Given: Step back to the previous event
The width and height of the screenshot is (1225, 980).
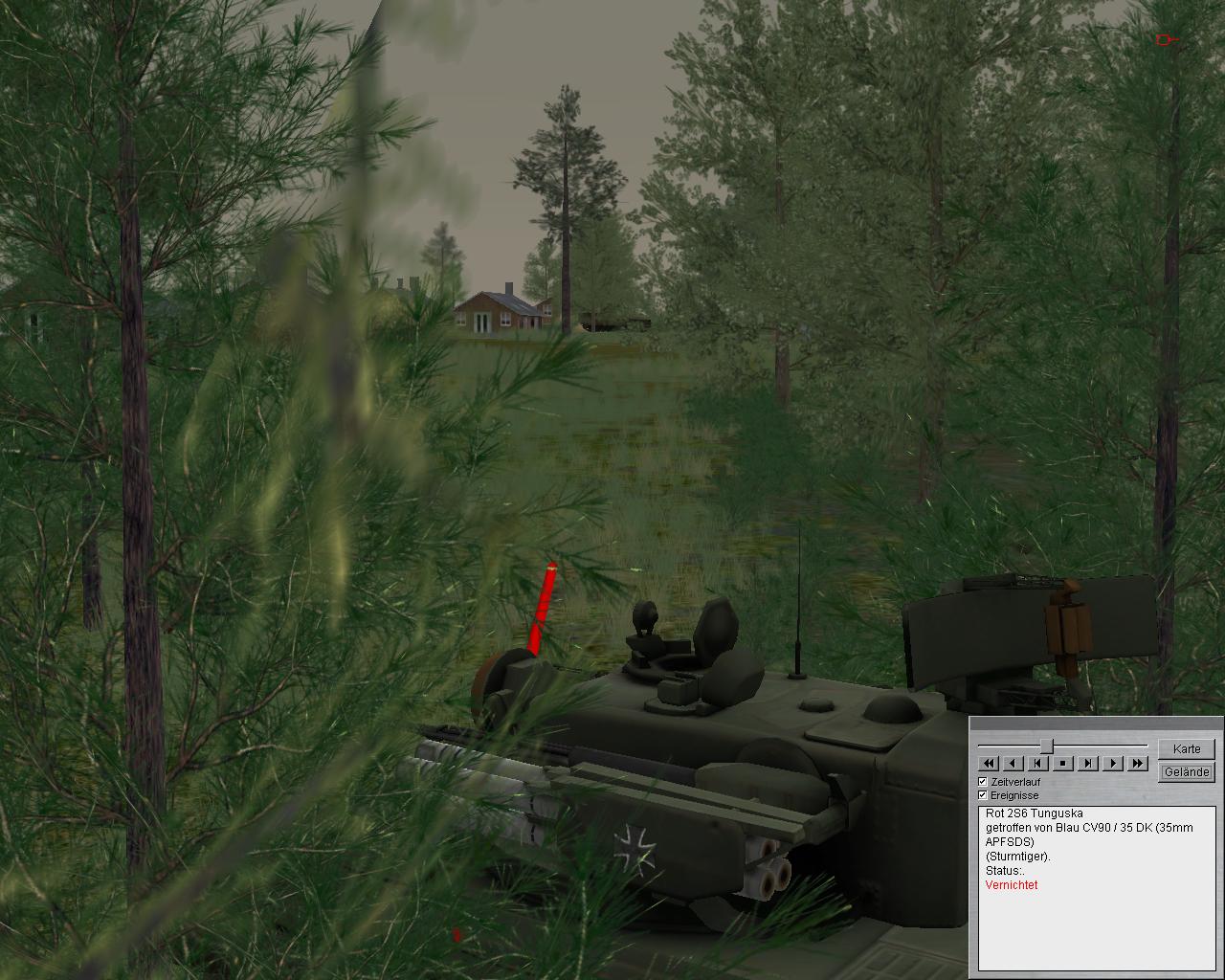Looking at the screenshot, I should [x=1038, y=763].
